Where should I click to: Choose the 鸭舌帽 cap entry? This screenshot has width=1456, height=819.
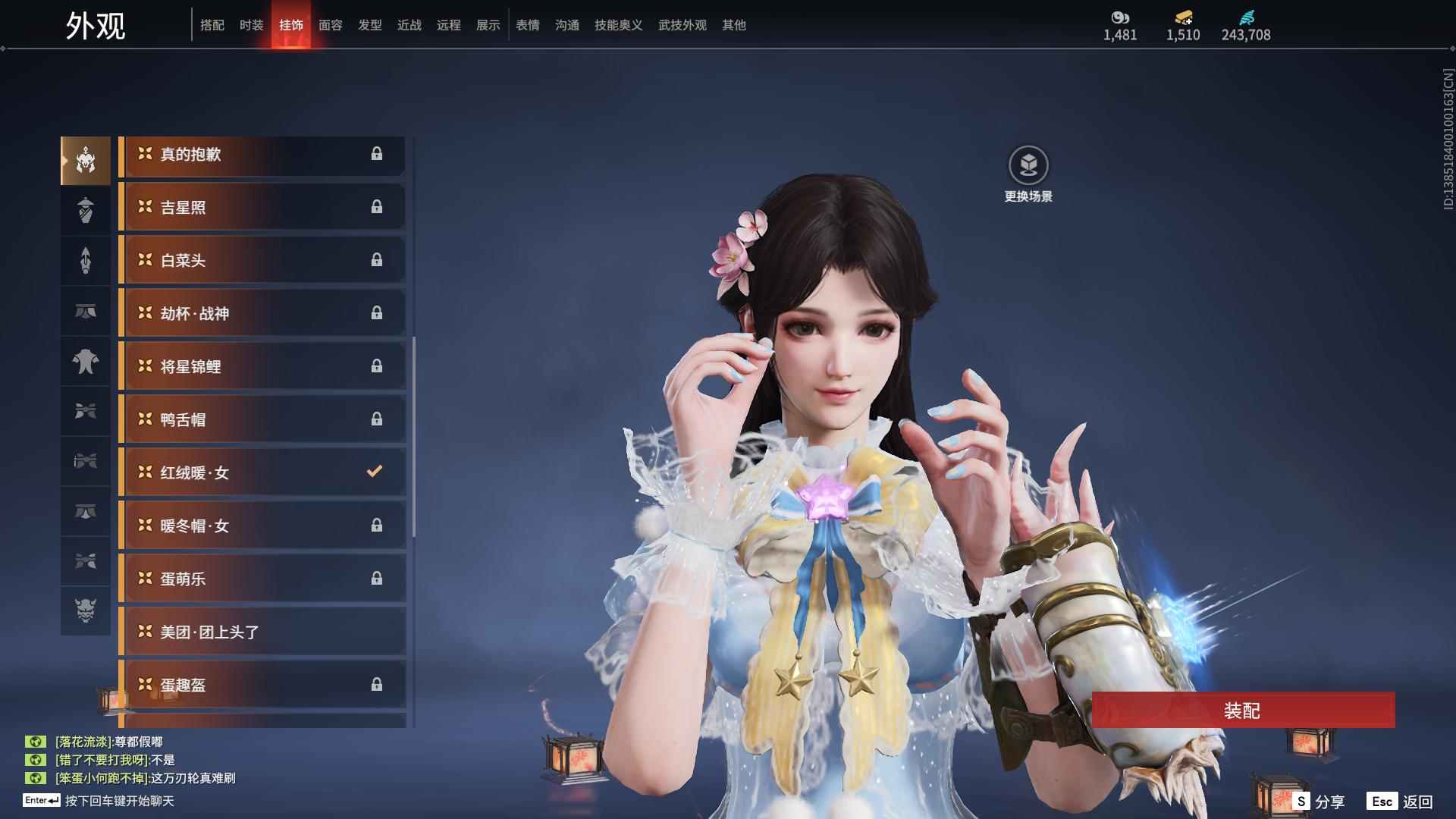pos(262,420)
